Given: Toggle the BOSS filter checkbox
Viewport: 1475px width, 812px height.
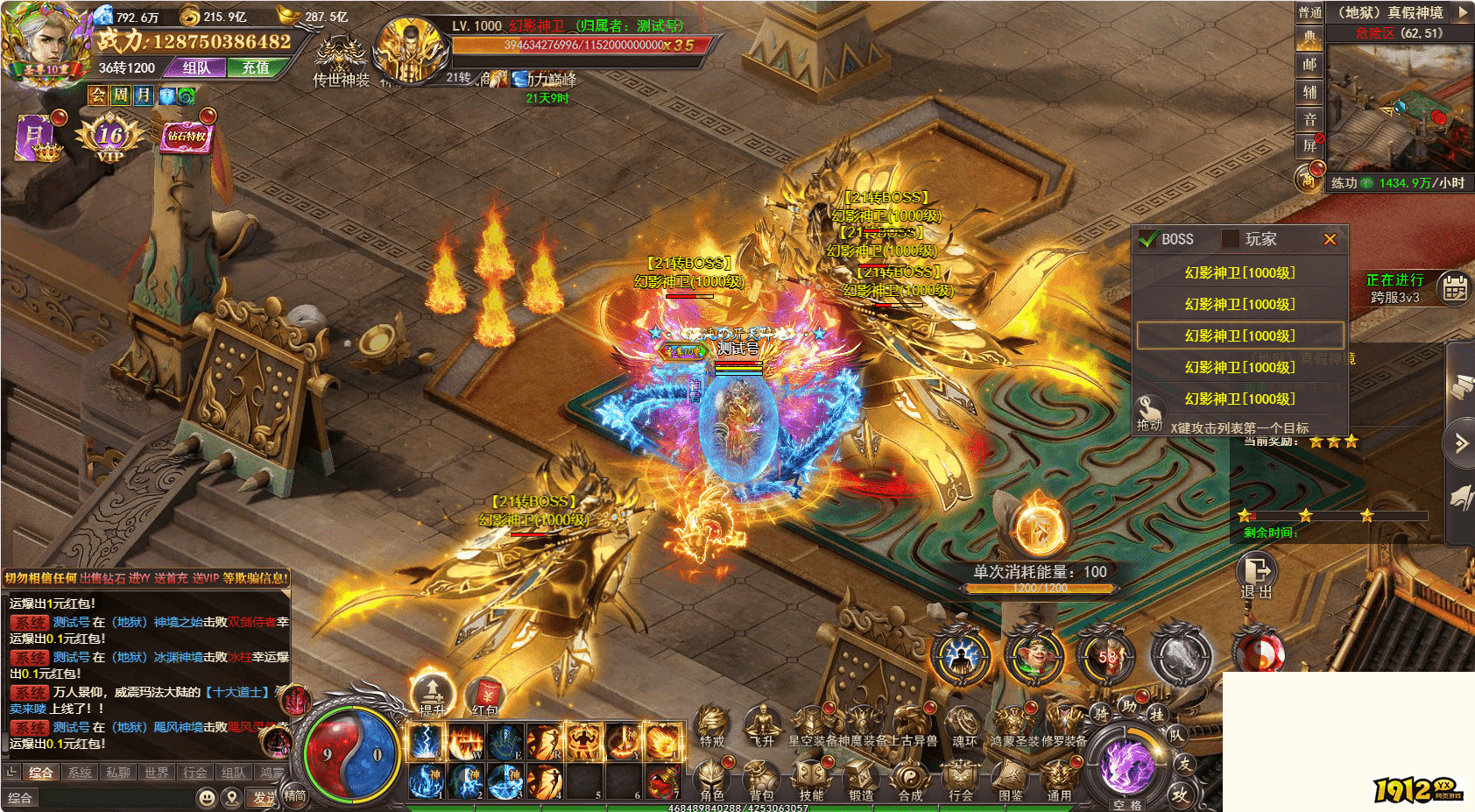Looking at the screenshot, I should coord(1147,239).
